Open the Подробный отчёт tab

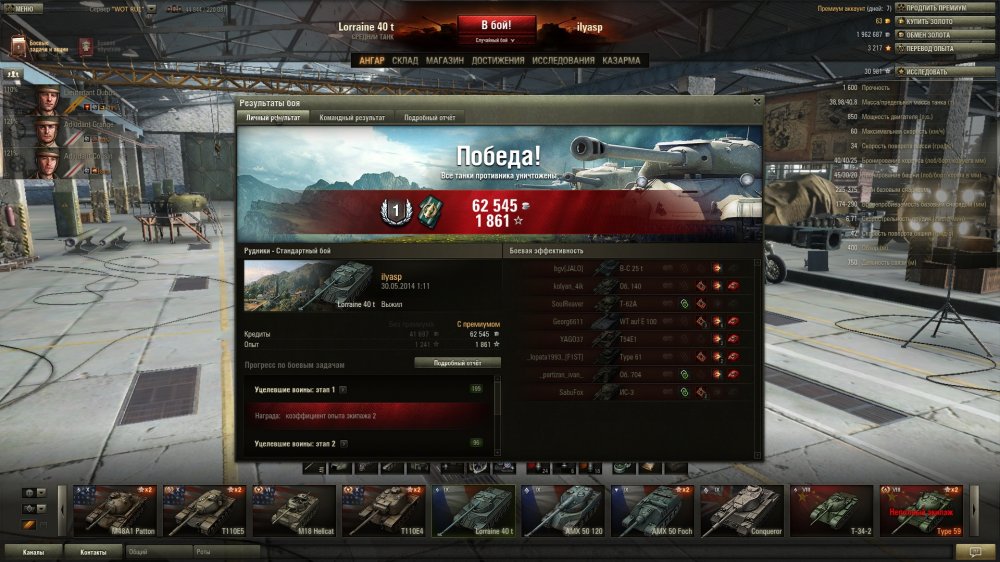[x=429, y=117]
